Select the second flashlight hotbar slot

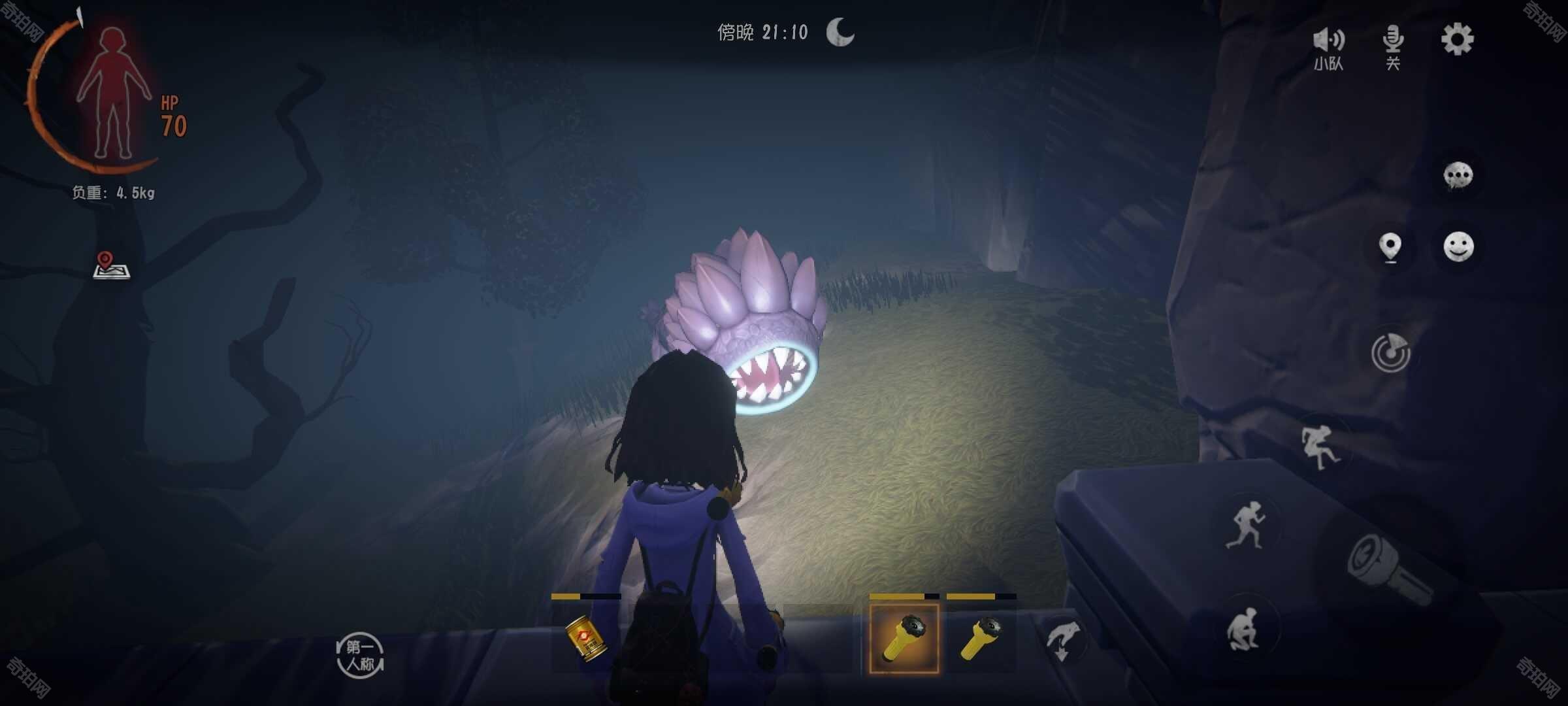click(981, 638)
